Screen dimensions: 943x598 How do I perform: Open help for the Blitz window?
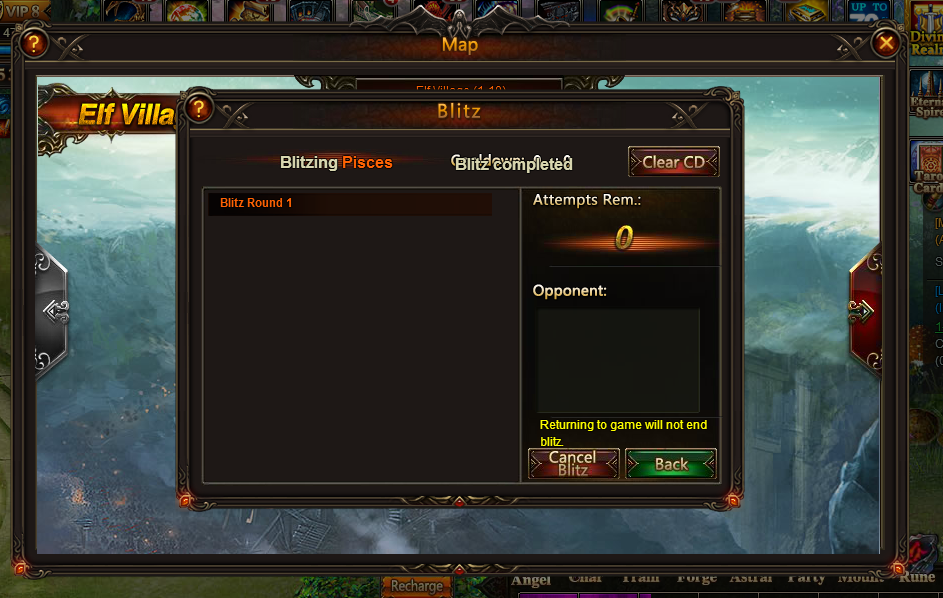click(199, 108)
